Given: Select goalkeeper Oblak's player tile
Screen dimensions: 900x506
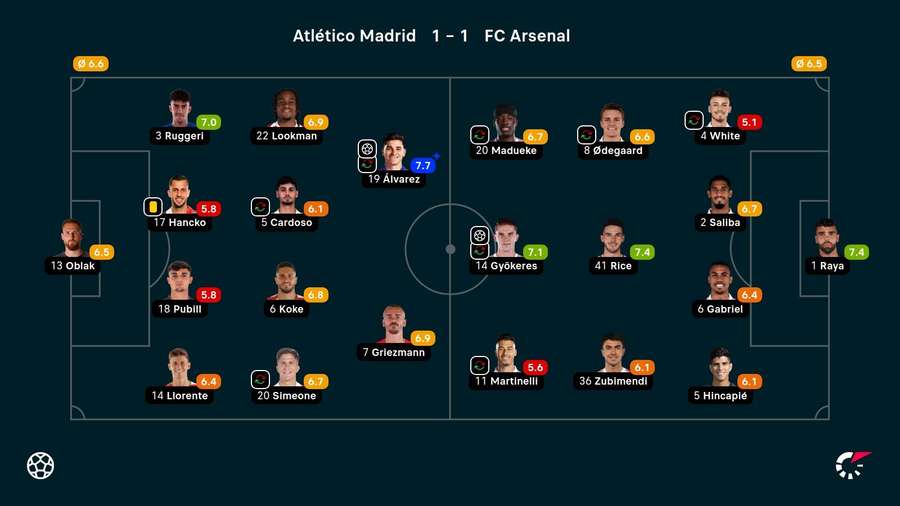Looking at the screenshot, I should click(x=72, y=240).
